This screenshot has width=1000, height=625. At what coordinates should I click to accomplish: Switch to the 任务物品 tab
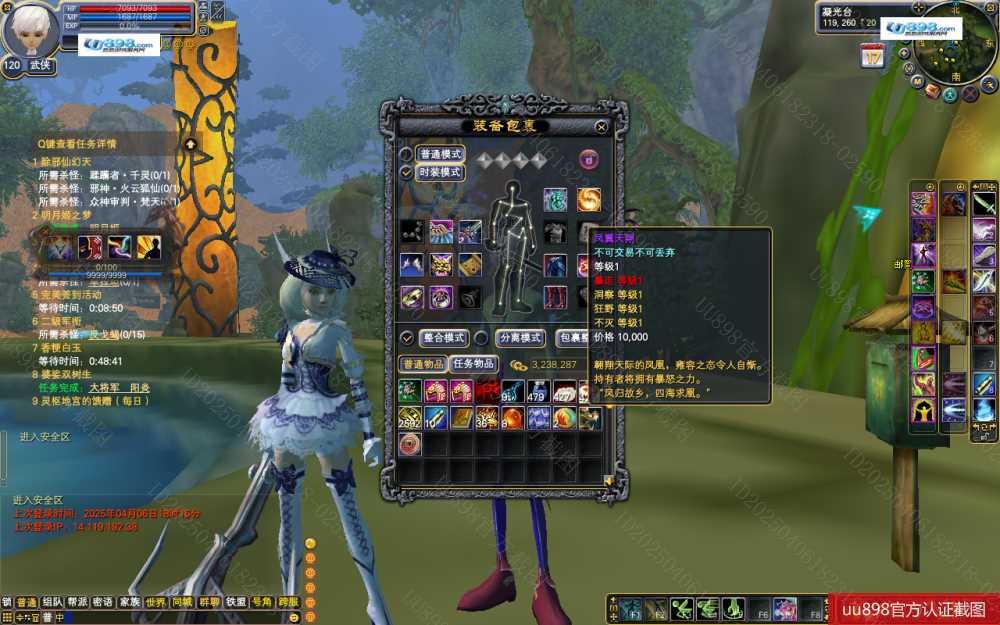coord(473,364)
